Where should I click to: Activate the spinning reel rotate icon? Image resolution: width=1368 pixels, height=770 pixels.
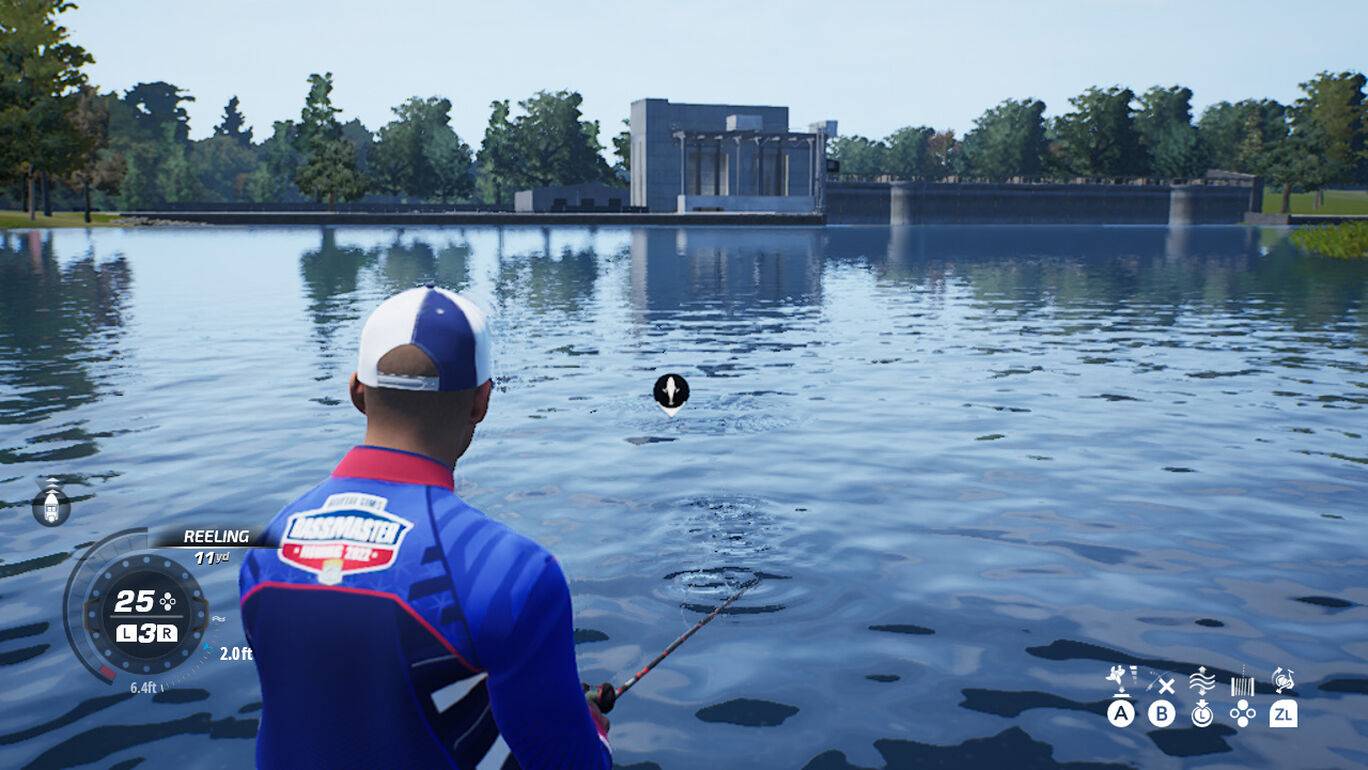click(1283, 681)
